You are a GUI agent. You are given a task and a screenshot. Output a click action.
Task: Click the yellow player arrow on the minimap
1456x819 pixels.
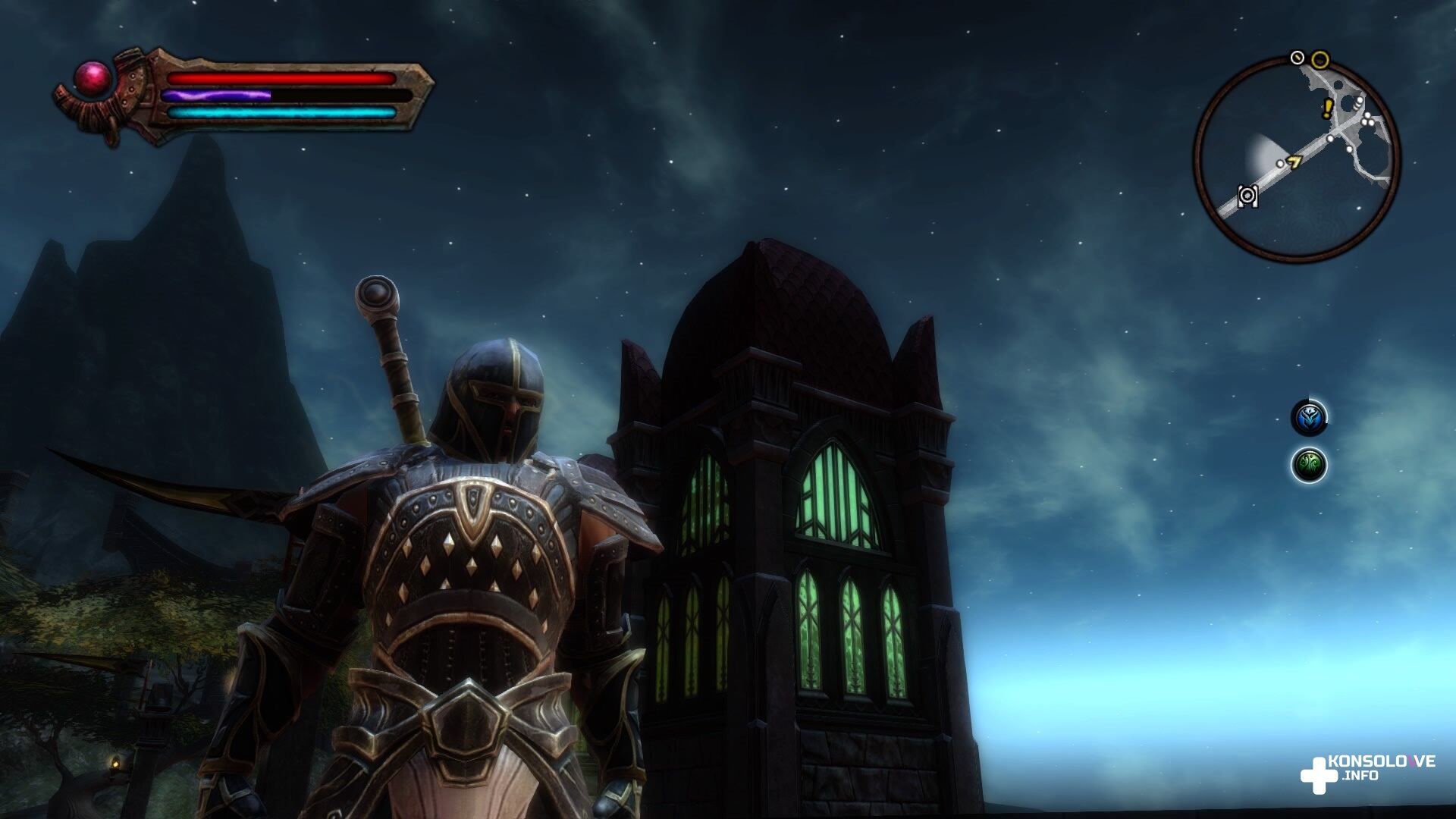point(1294,161)
